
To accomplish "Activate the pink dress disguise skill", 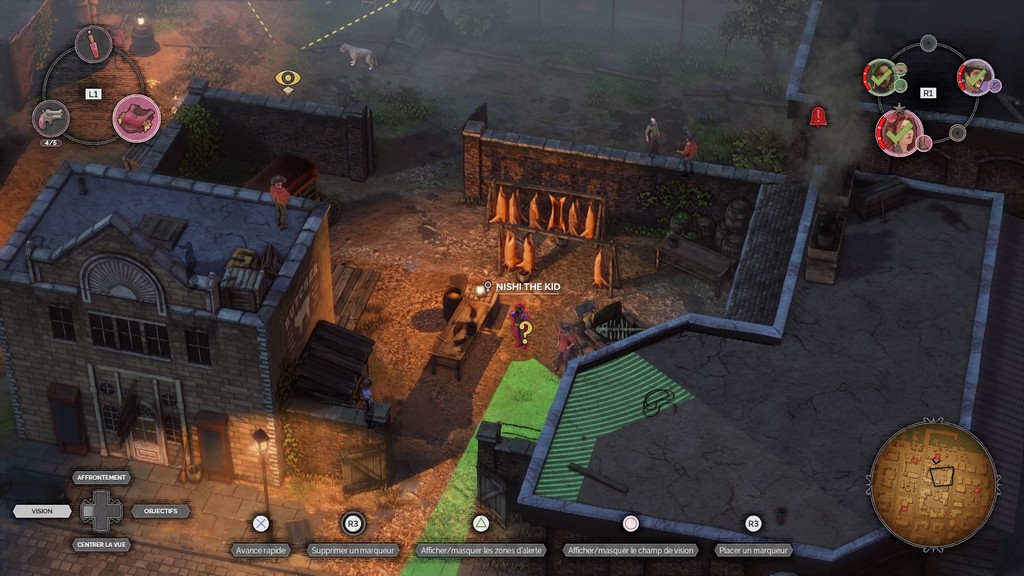I will (x=136, y=117).
